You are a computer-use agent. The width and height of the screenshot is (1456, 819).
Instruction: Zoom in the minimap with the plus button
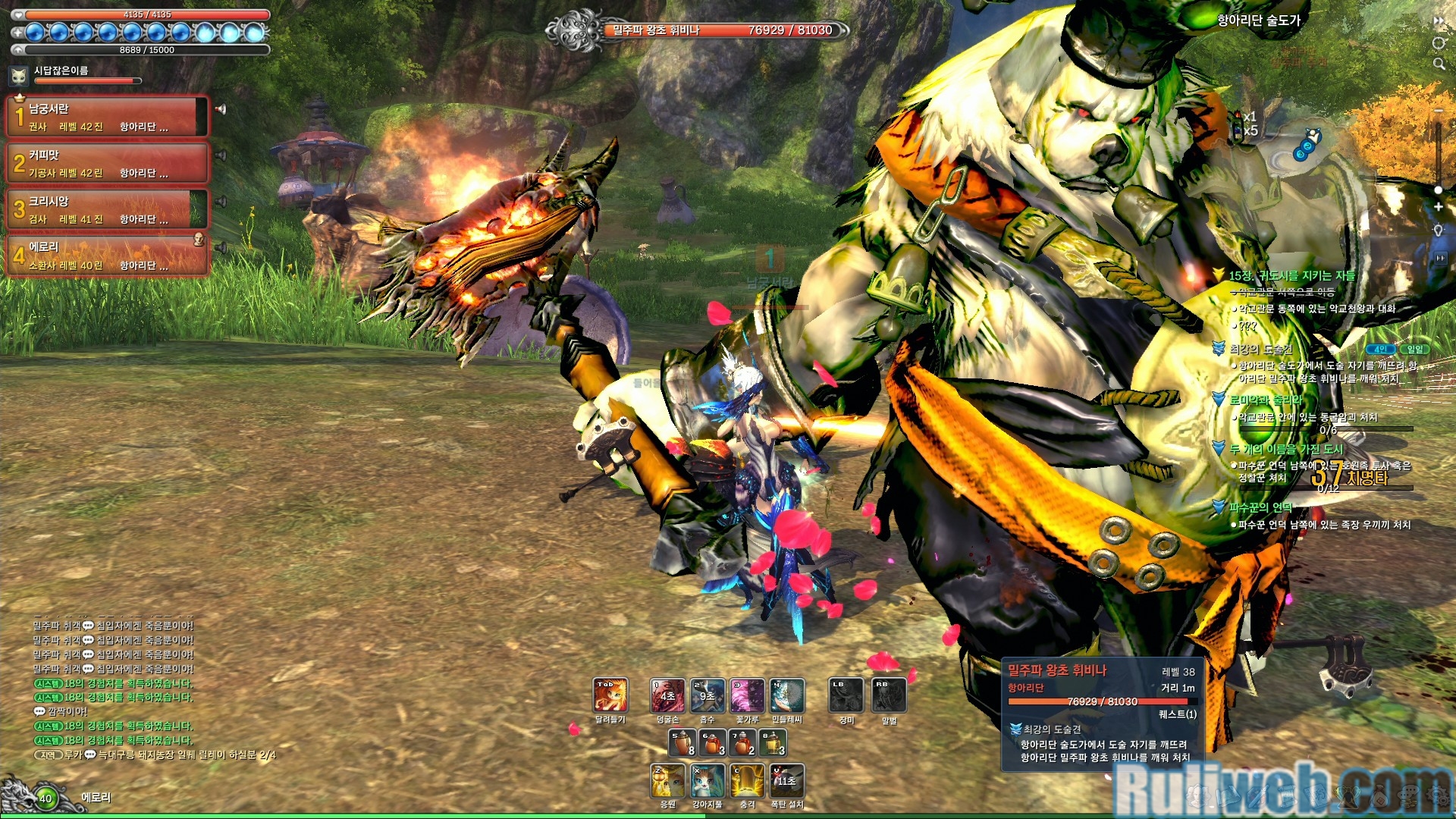(1438, 206)
